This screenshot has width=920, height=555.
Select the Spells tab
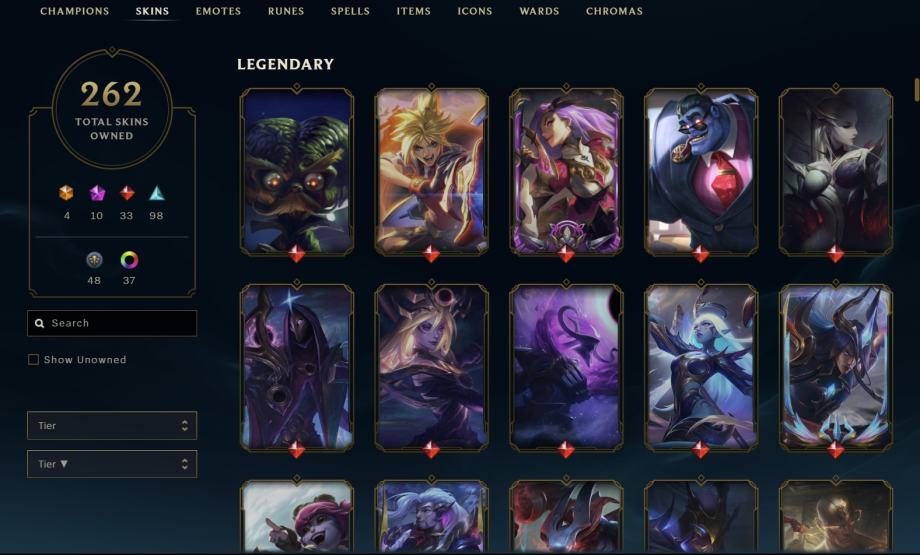pos(350,12)
